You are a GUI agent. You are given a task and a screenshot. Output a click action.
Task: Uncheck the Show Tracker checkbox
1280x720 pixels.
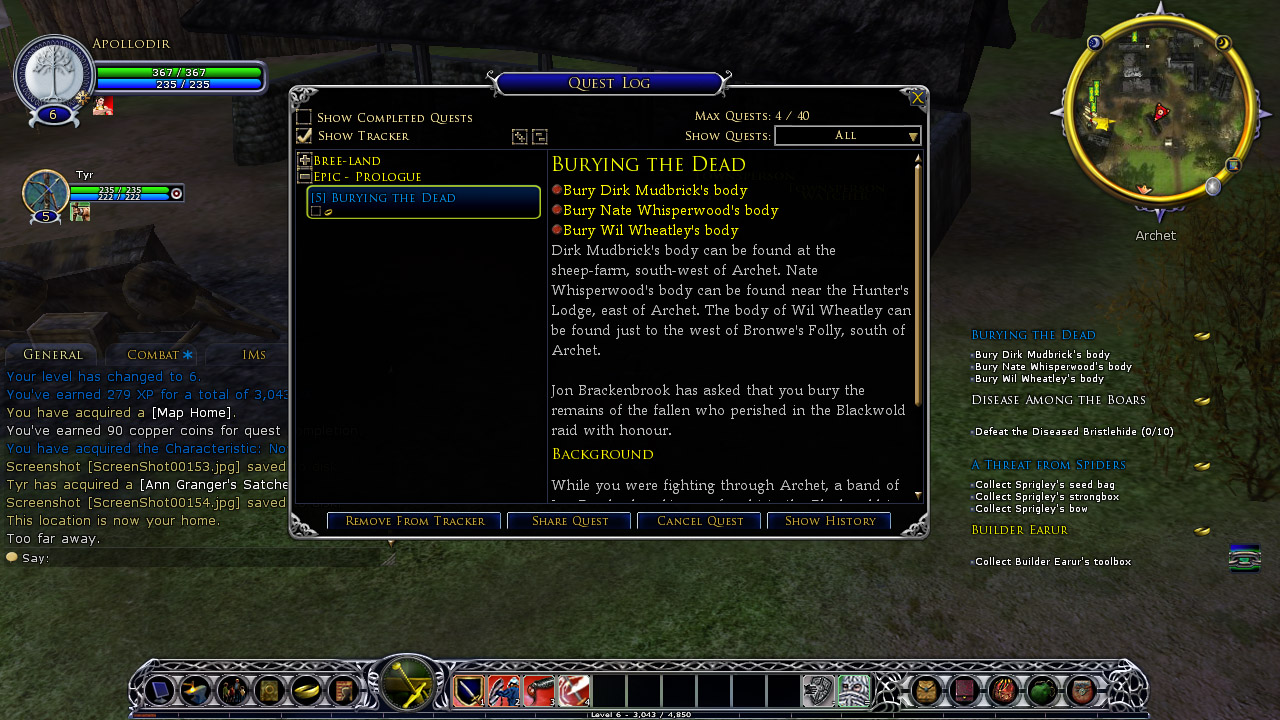coord(304,136)
